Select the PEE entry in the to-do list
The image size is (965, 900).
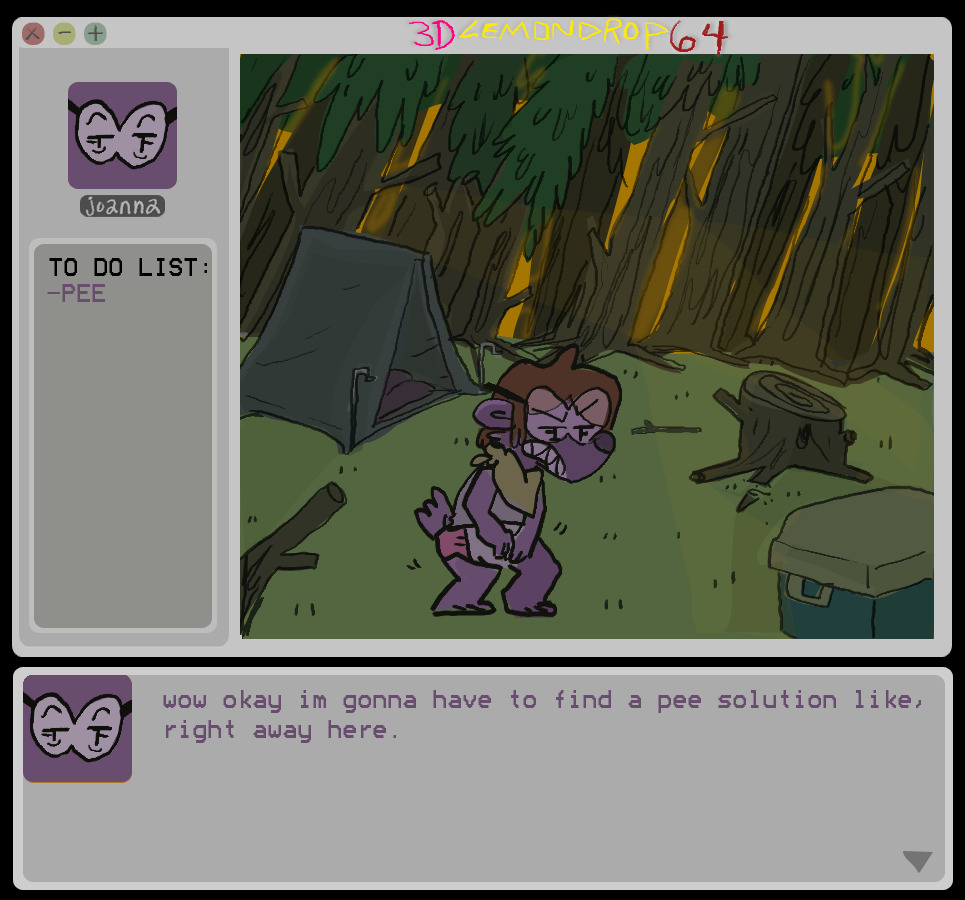[77, 294]
